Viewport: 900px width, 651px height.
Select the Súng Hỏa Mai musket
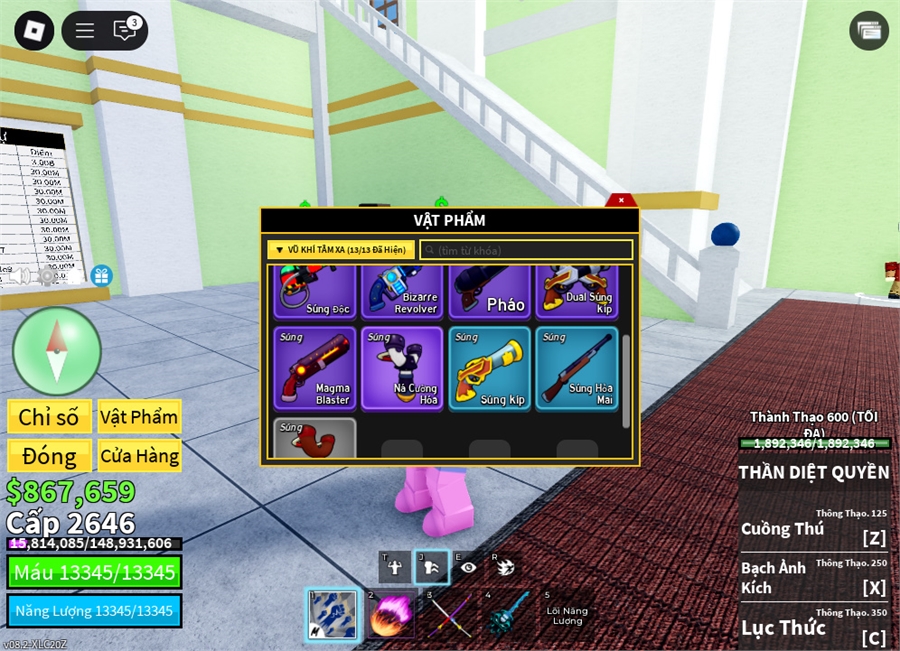(576, 368)
